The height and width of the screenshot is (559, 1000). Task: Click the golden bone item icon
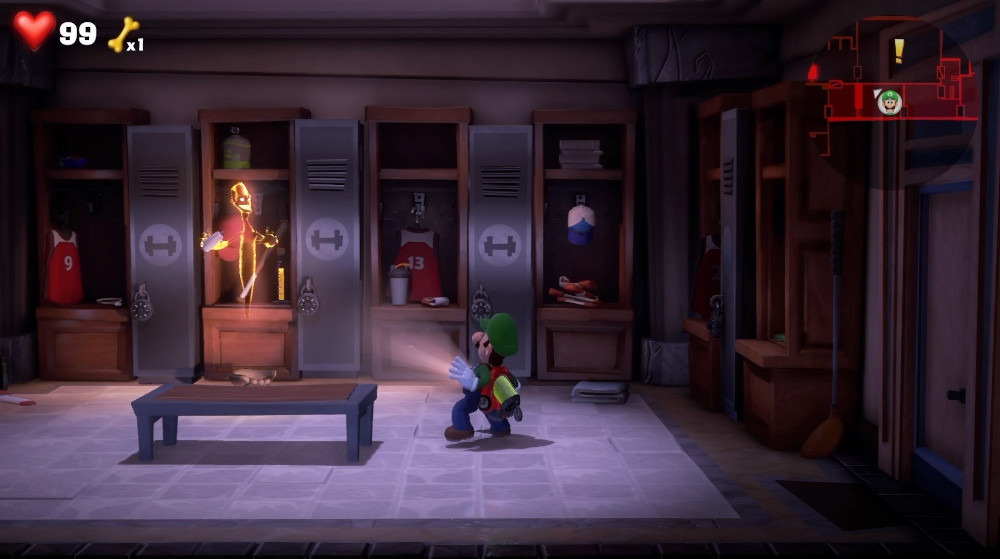tap(122, 35)
